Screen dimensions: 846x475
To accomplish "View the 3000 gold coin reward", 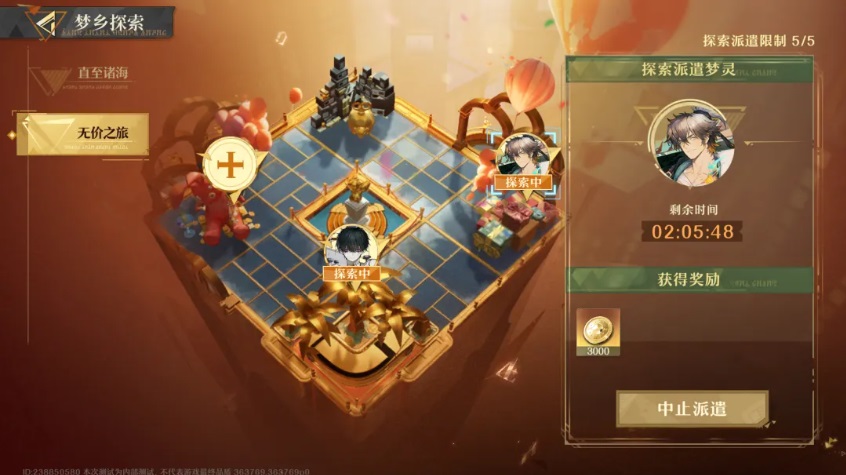I will pos(598,332).
